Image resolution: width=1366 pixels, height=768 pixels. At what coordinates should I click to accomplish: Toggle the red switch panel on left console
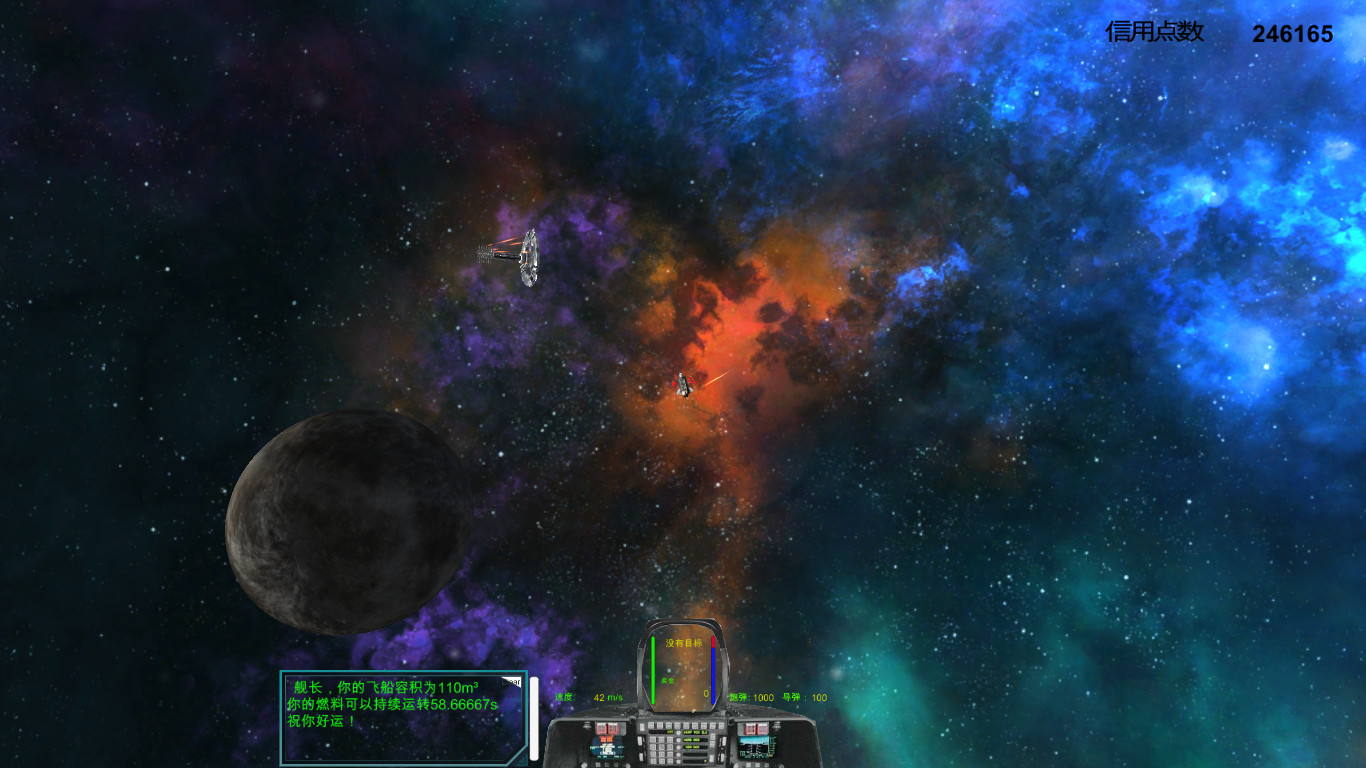[606, 728]
